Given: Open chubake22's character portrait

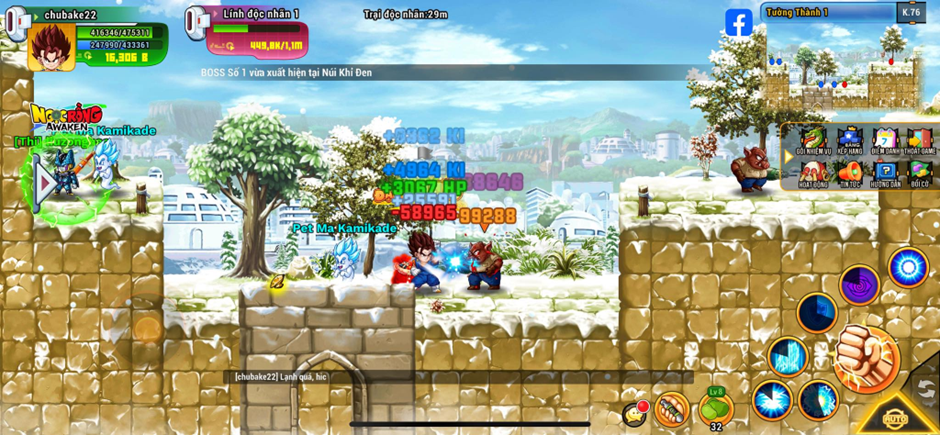Looking at the screenshot, I should (x=49, y=46).
